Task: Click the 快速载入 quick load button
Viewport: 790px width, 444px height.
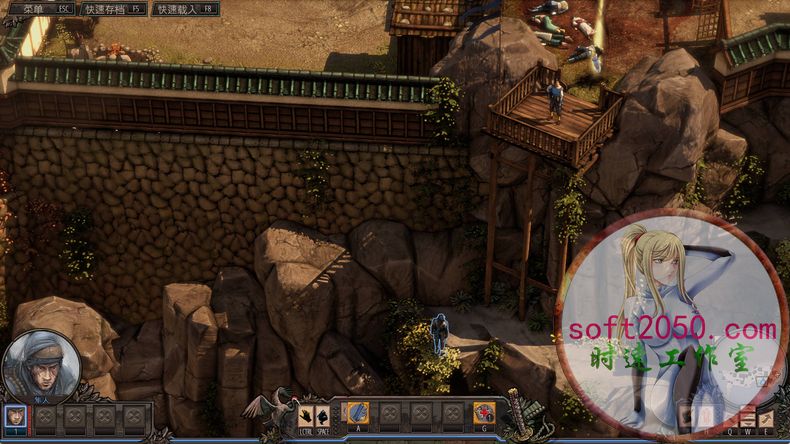Action: point(185,9)
